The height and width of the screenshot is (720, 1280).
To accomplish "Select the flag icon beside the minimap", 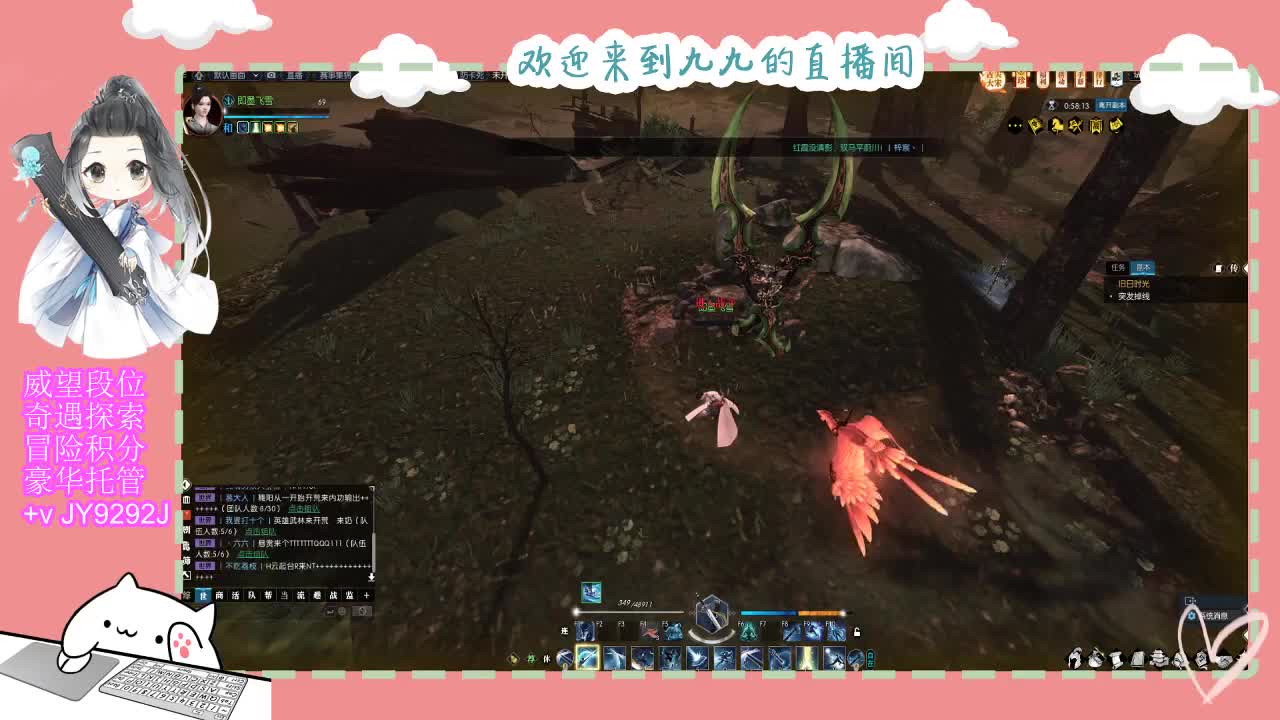I will pyautogui.click(x=1035, y=125).
